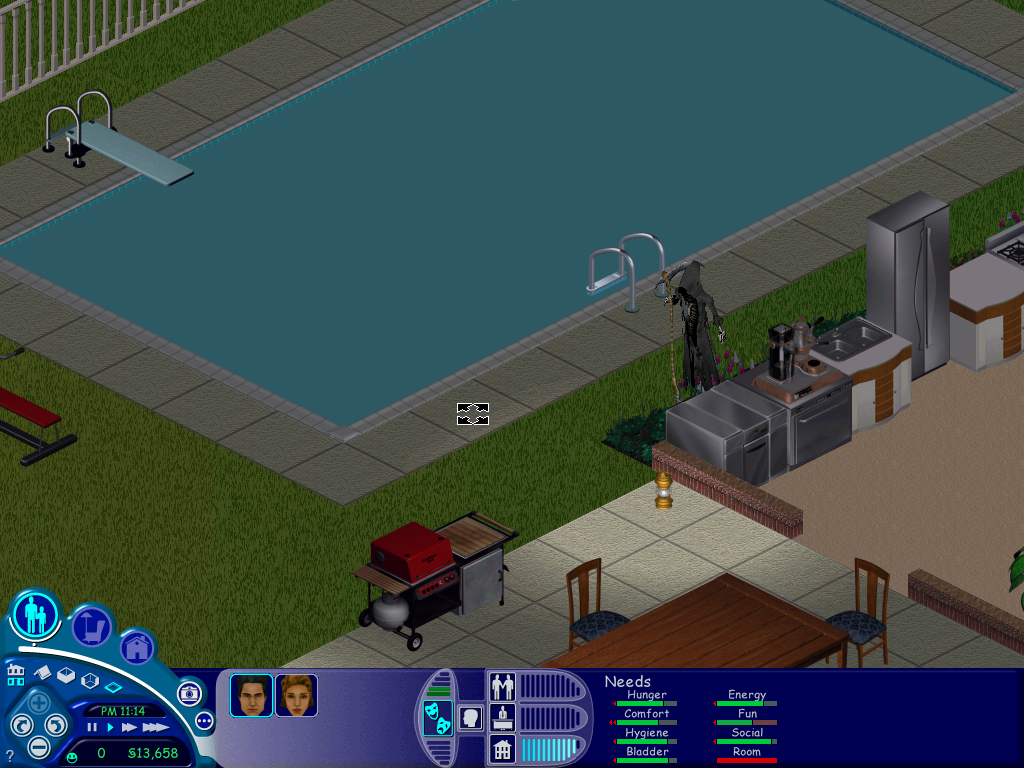Rotate the view clockwise
The image size is (1024, 768).
pyautogui.click(x=57, y=724)
